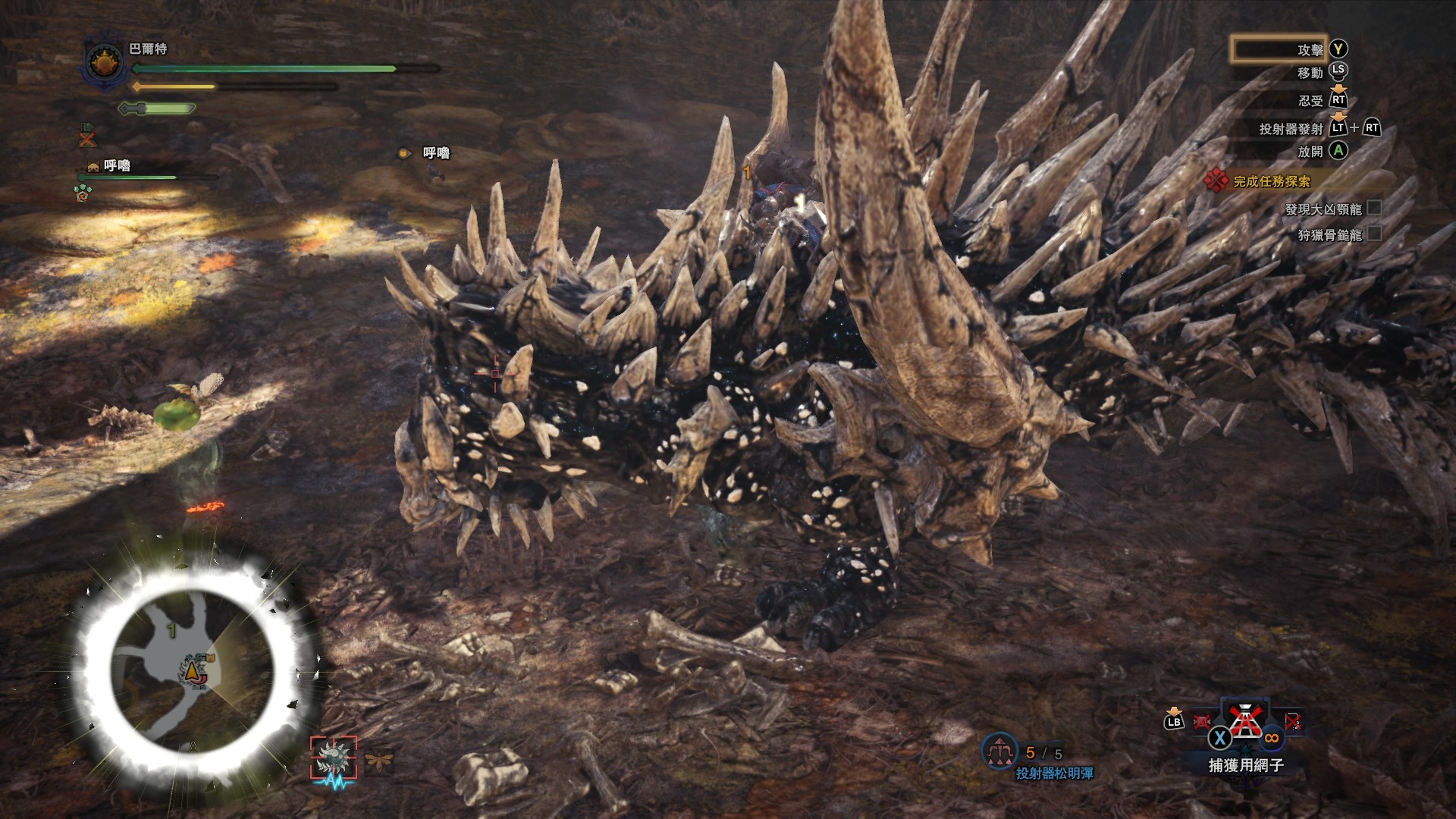Click the 巴爾特 player emblem icon
Image resolution: width=1456 pixels, height=819 pixels.
(x=105, y=61)
